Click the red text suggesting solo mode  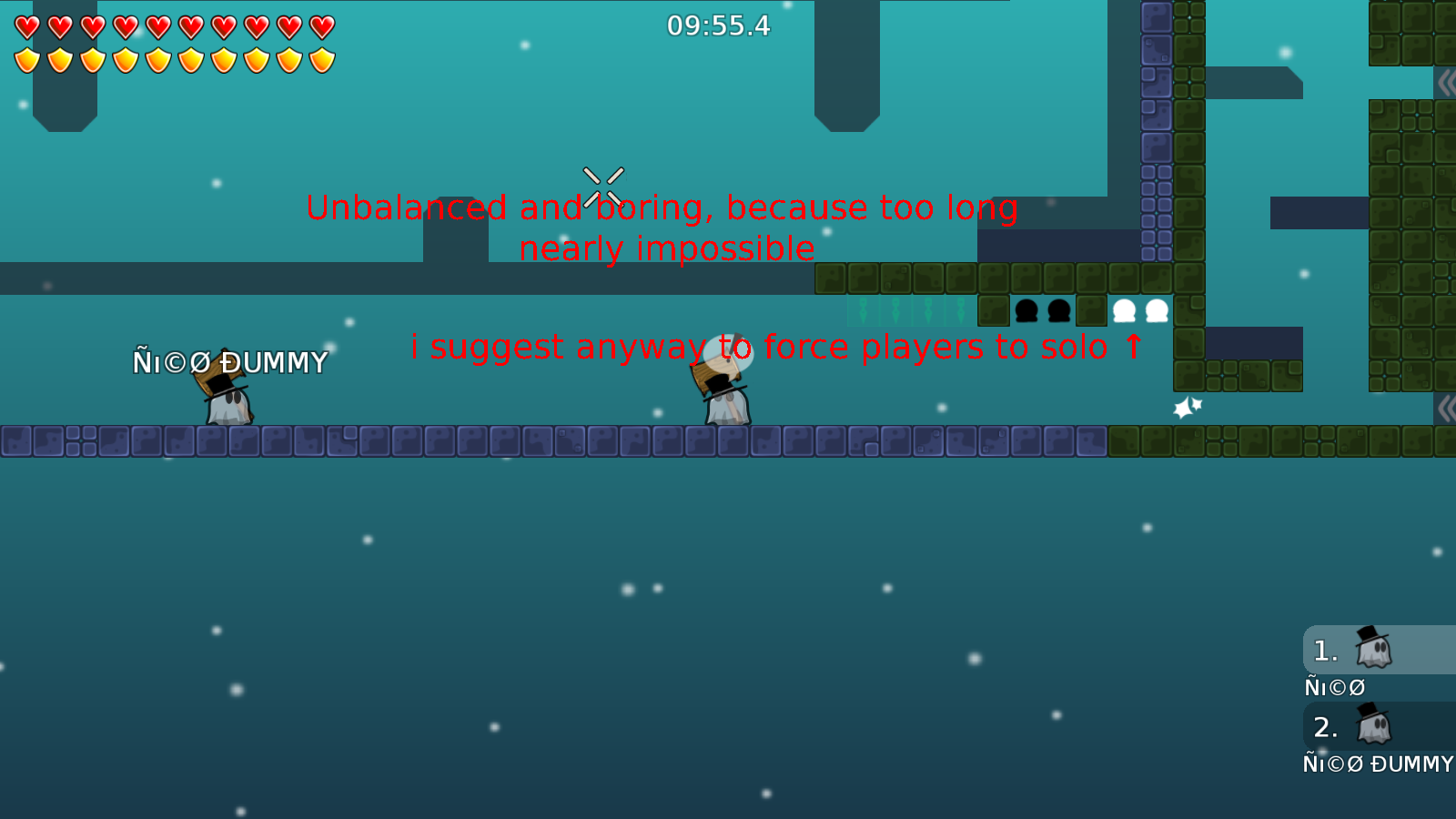tap(778, 347)
